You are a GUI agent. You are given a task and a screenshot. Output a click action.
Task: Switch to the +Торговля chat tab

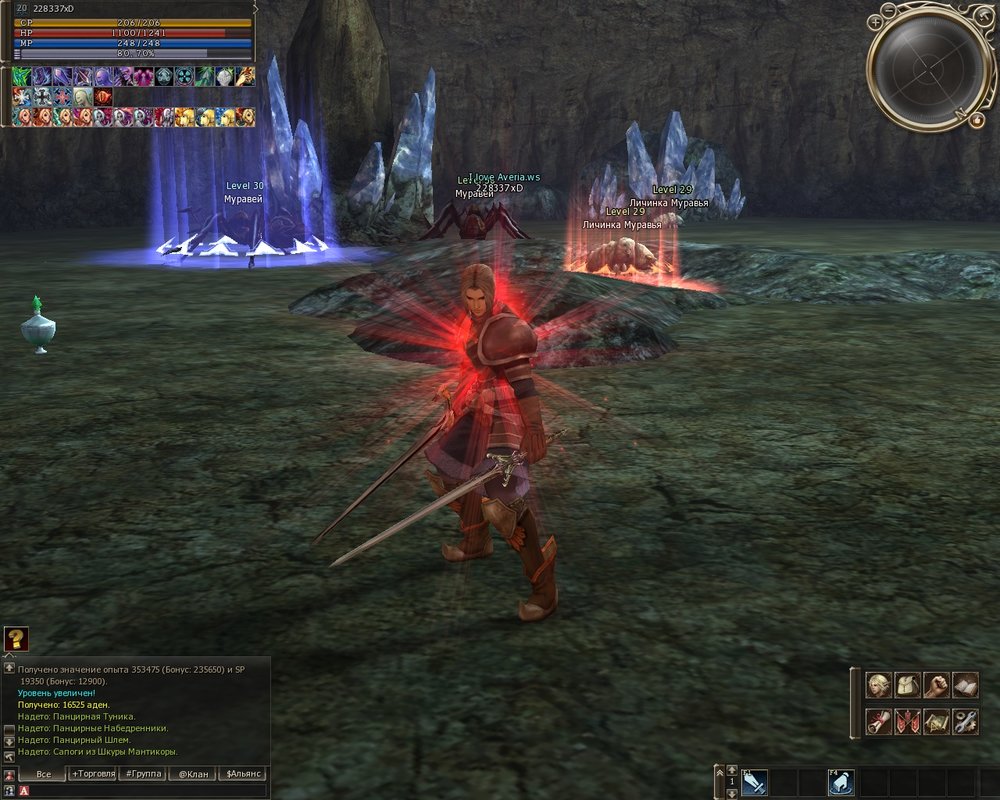coord(92,774)
